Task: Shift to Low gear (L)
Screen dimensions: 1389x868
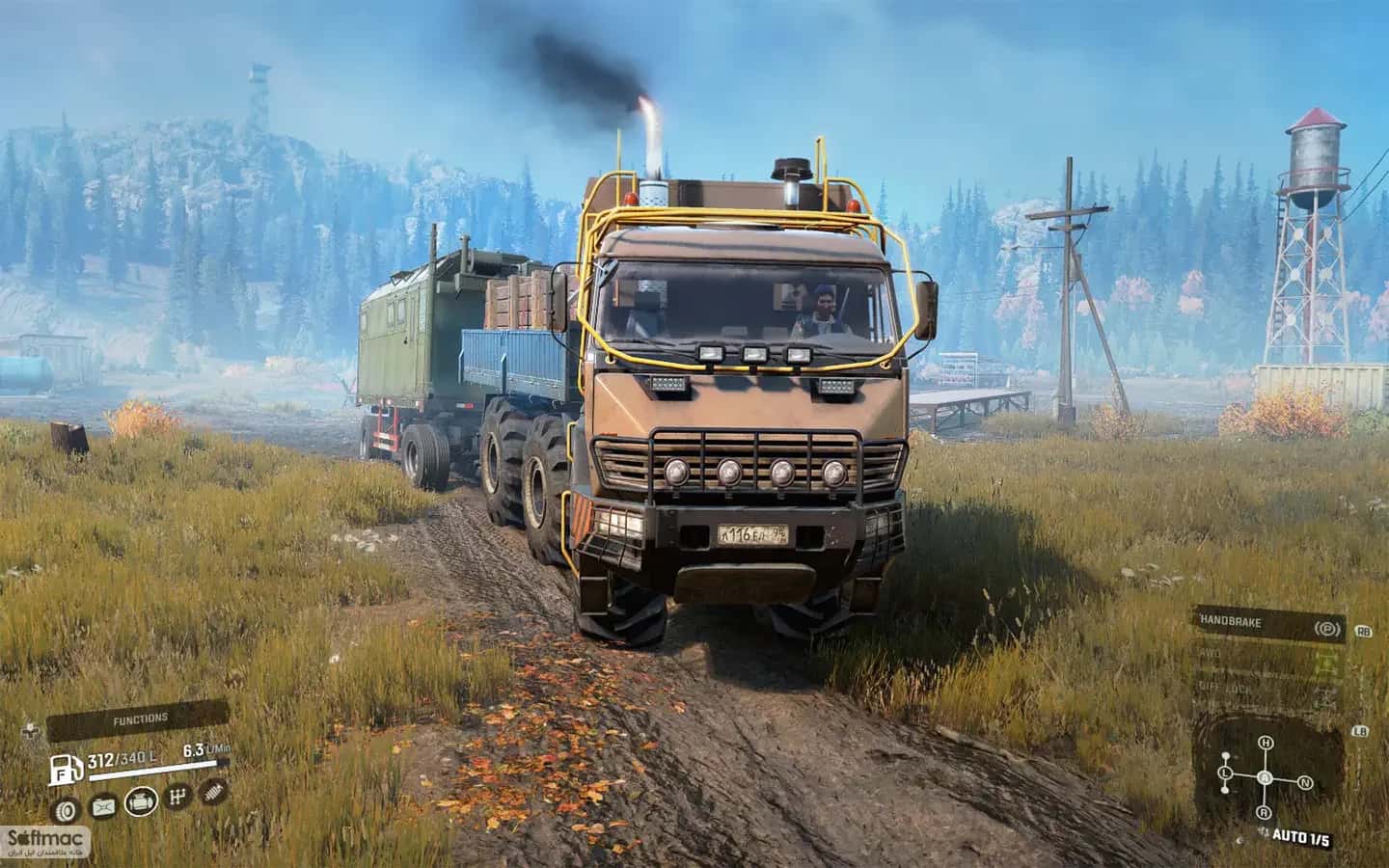Action: click(x=1224, y=774)
